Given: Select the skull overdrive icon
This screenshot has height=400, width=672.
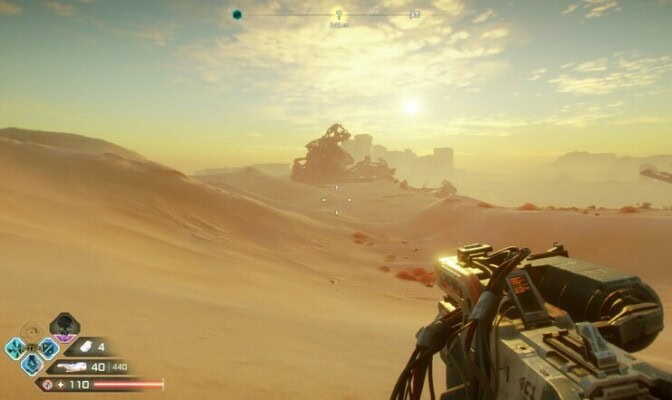Looking at the screenshot, I should pyautogui.click(x=64, y=325).
